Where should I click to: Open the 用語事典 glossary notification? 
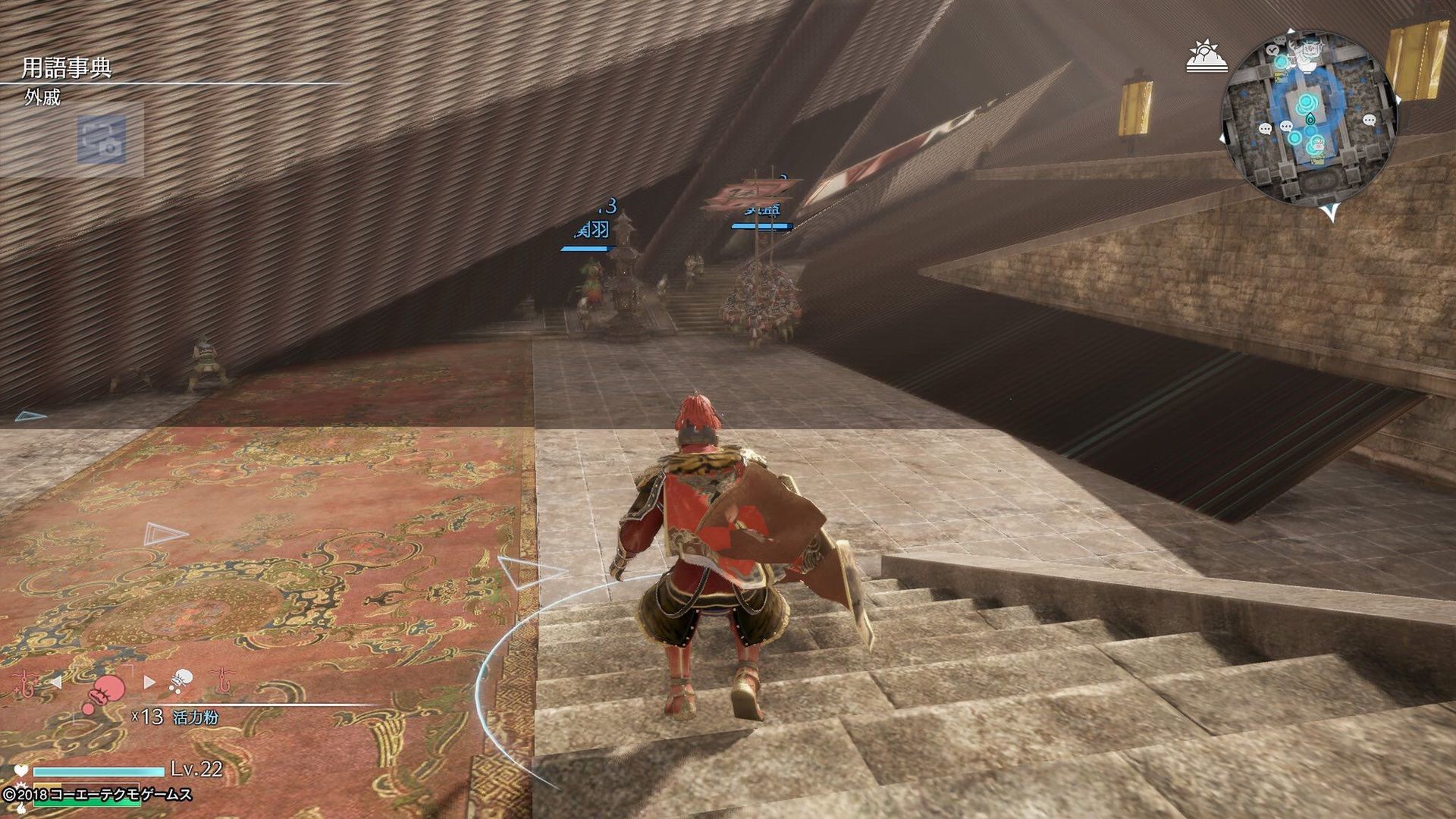click(67, 68)
